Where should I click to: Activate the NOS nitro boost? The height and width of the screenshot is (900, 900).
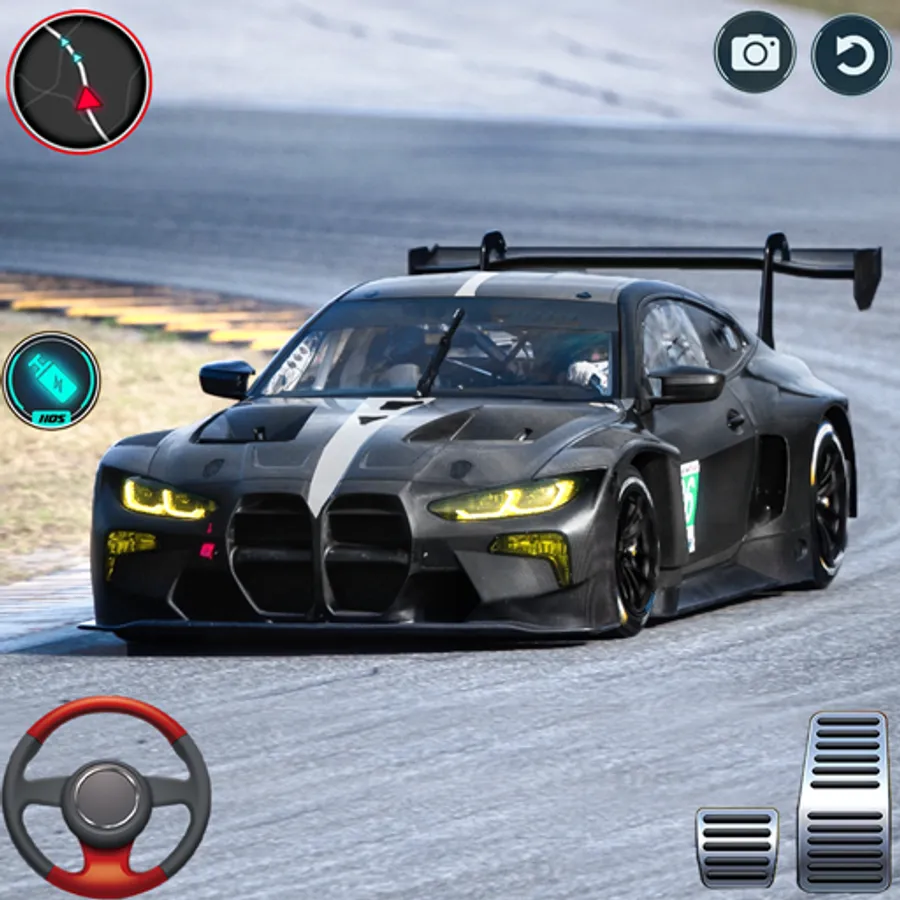[51, 381]
